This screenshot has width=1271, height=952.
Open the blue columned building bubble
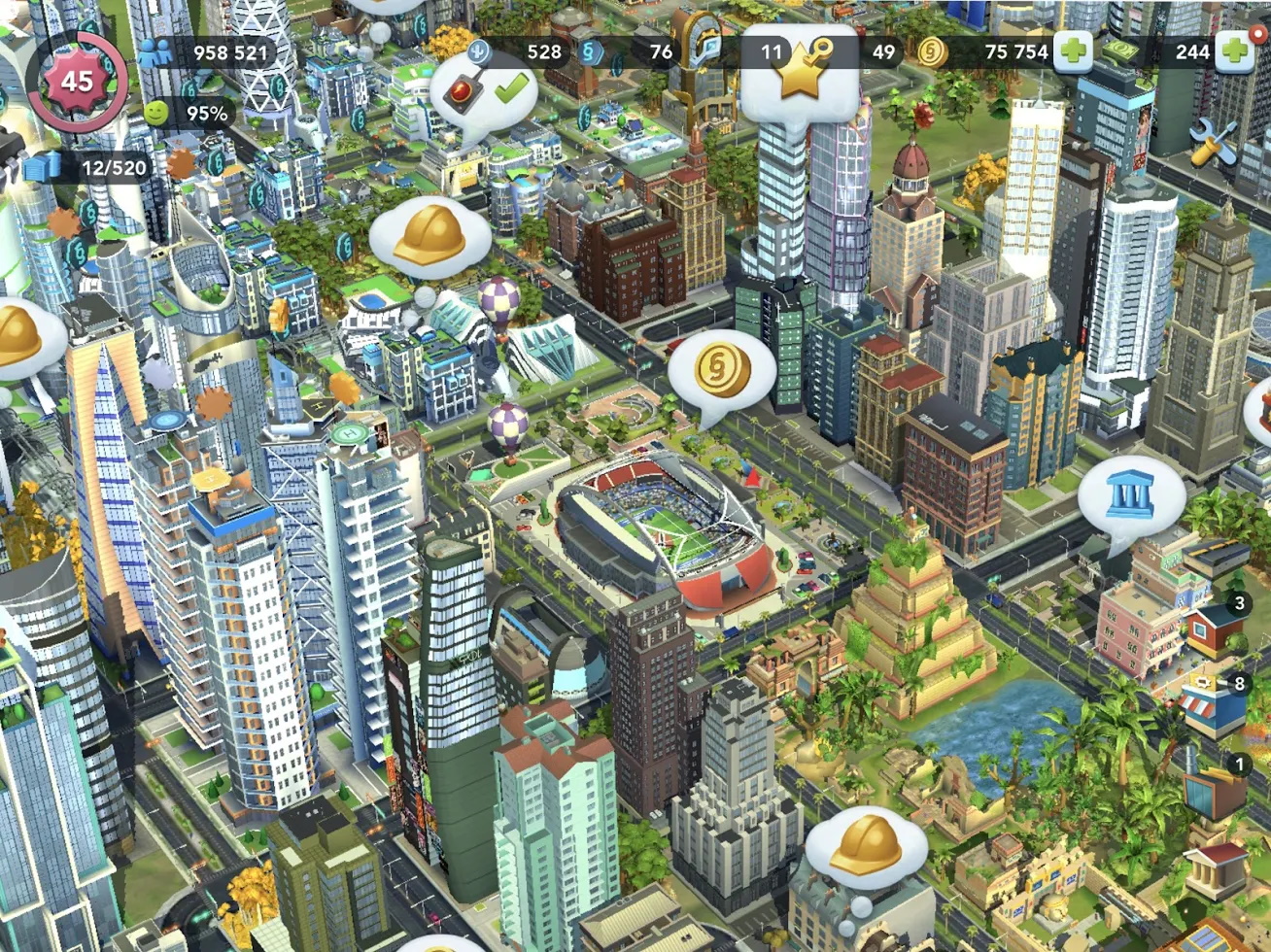[1130, 494]
